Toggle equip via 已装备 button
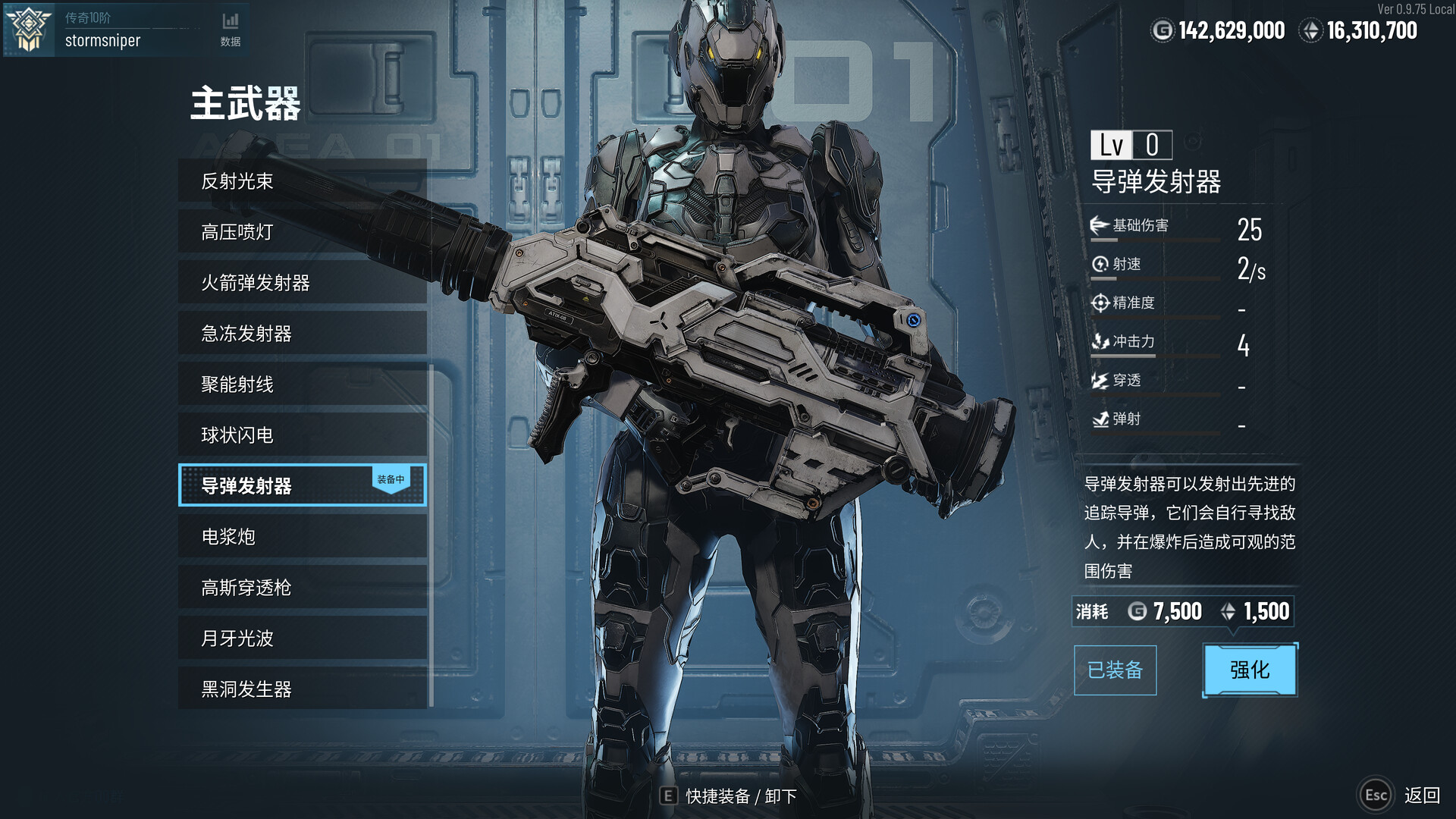The image size is (1456, 819). [x=1115, y=670]
